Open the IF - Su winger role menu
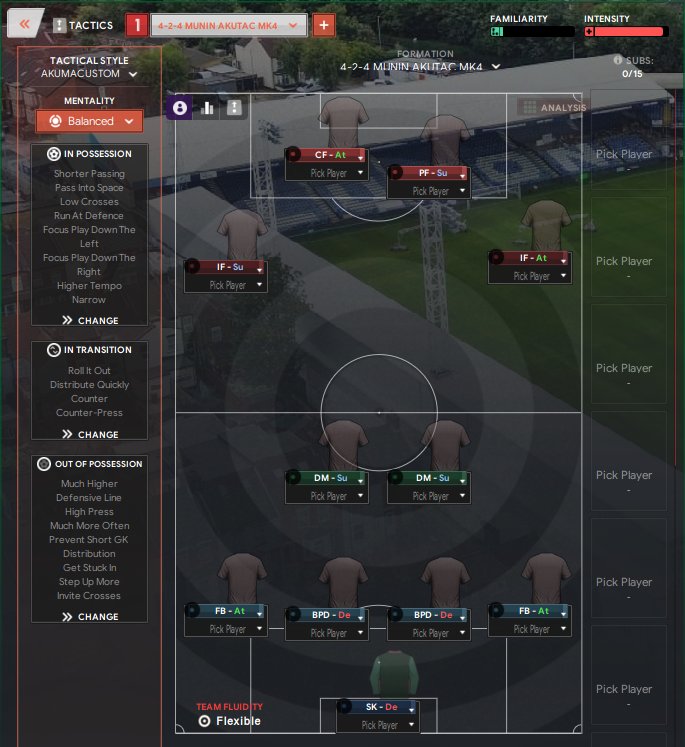The height and width of the screenshot is (747, 685). coord(224,267)
